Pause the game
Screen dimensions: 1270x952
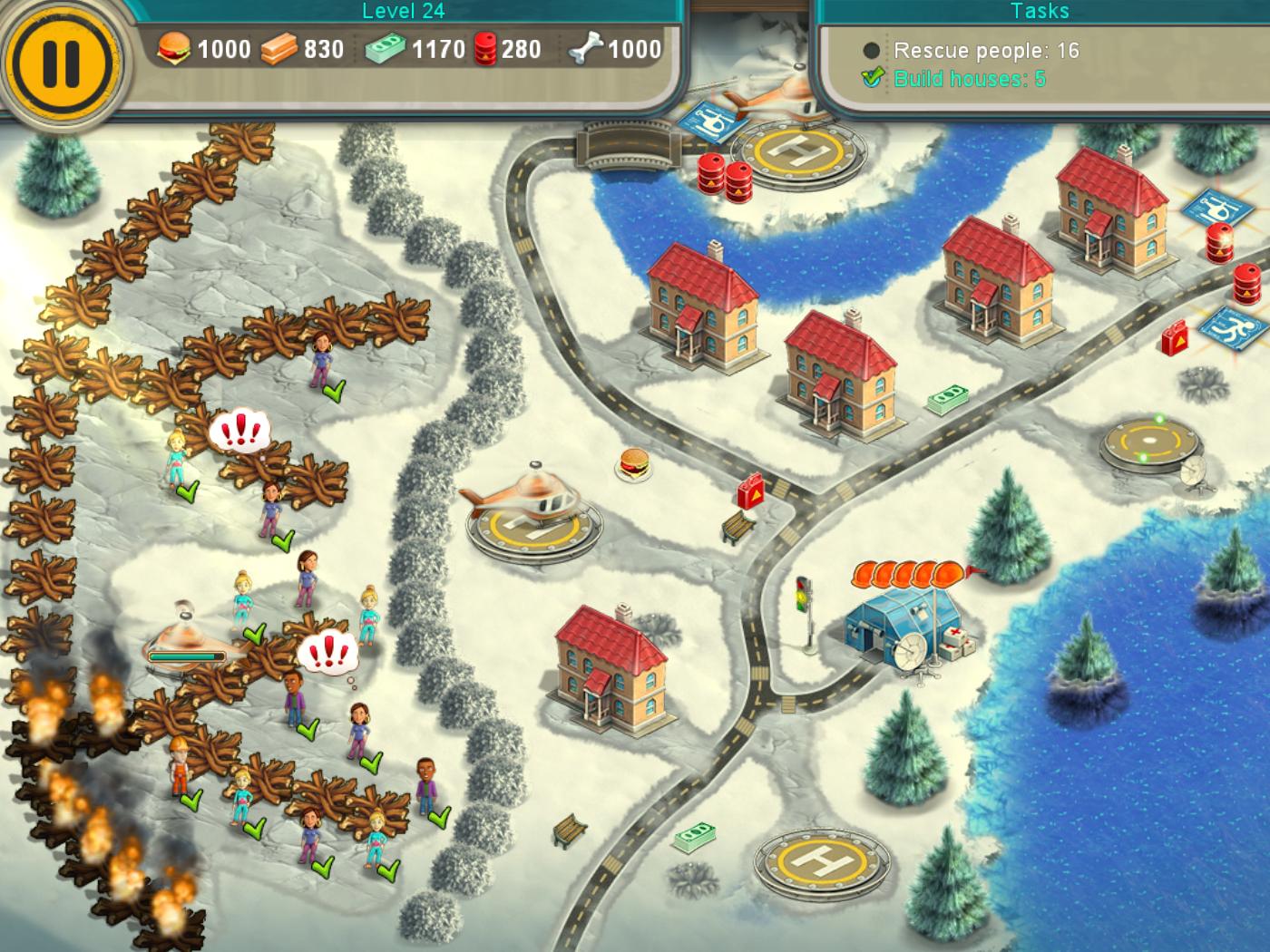pyautogui.click(x=61, y=60)
